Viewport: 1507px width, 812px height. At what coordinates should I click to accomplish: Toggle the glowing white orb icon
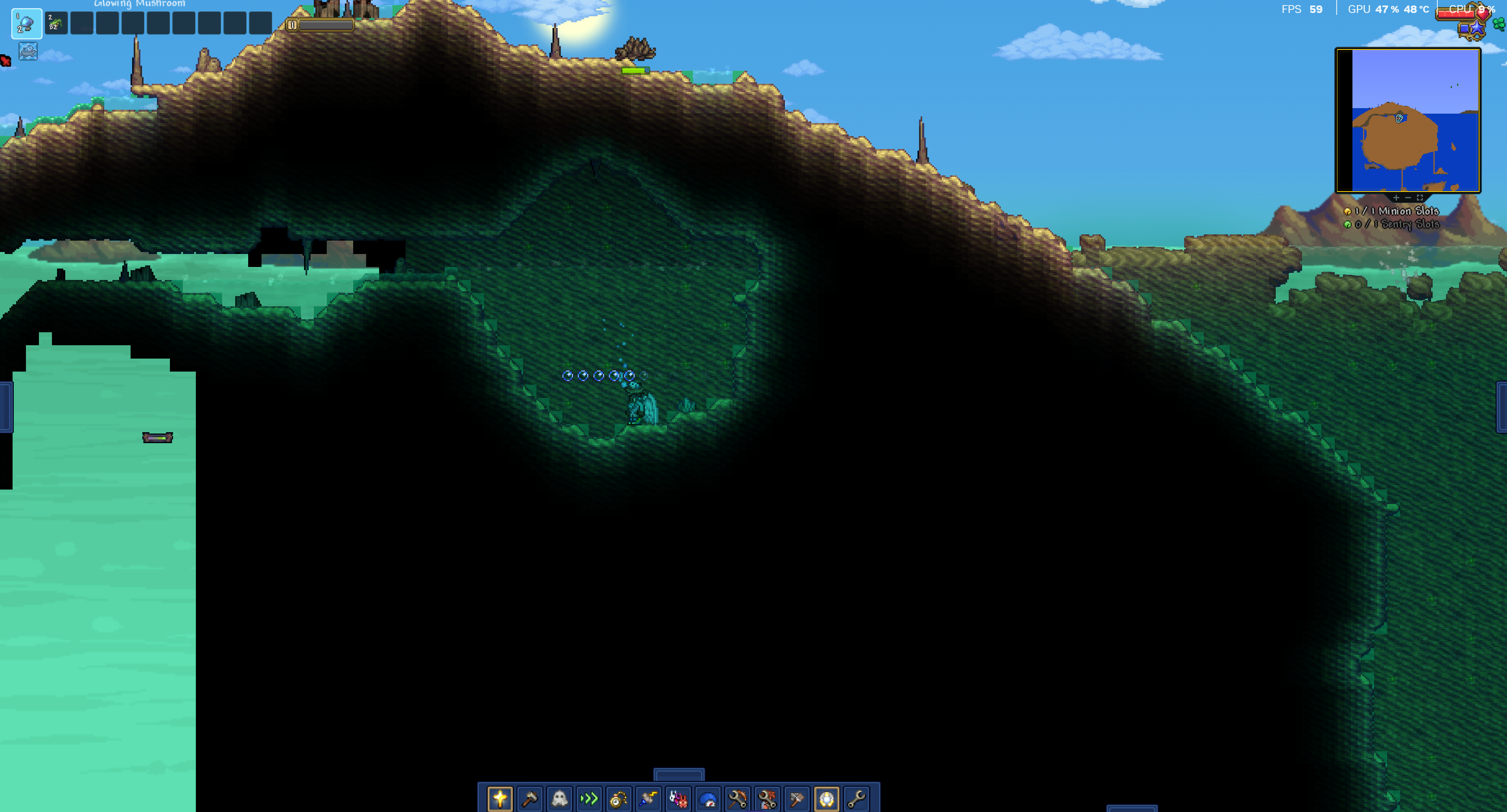[x=827, y=799]
